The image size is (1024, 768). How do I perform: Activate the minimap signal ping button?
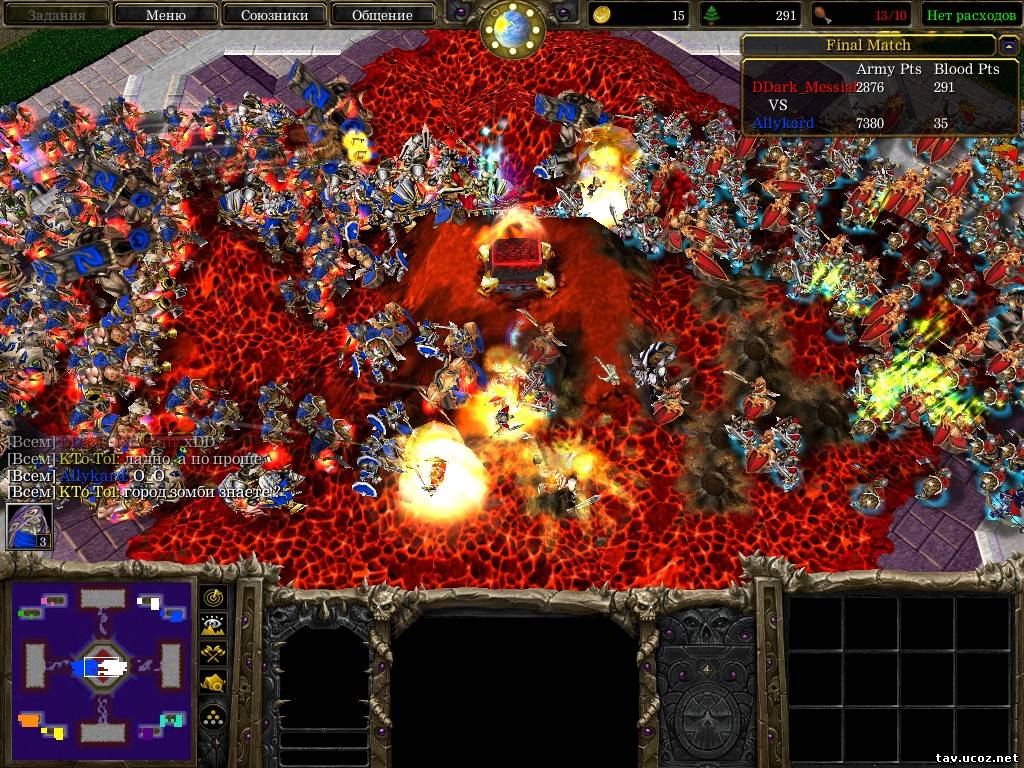point(214,597)
